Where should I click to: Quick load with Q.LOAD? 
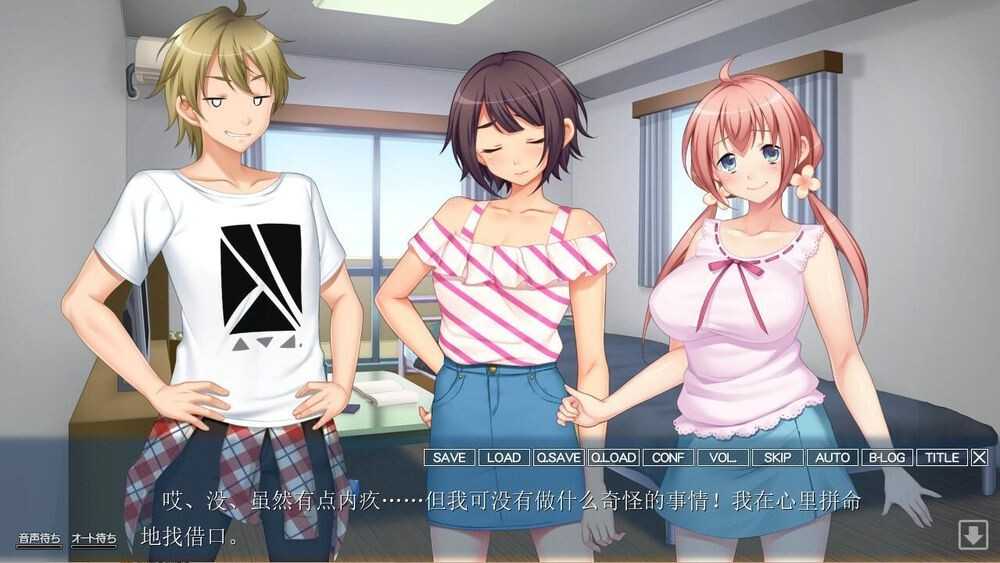click(613, 457)
